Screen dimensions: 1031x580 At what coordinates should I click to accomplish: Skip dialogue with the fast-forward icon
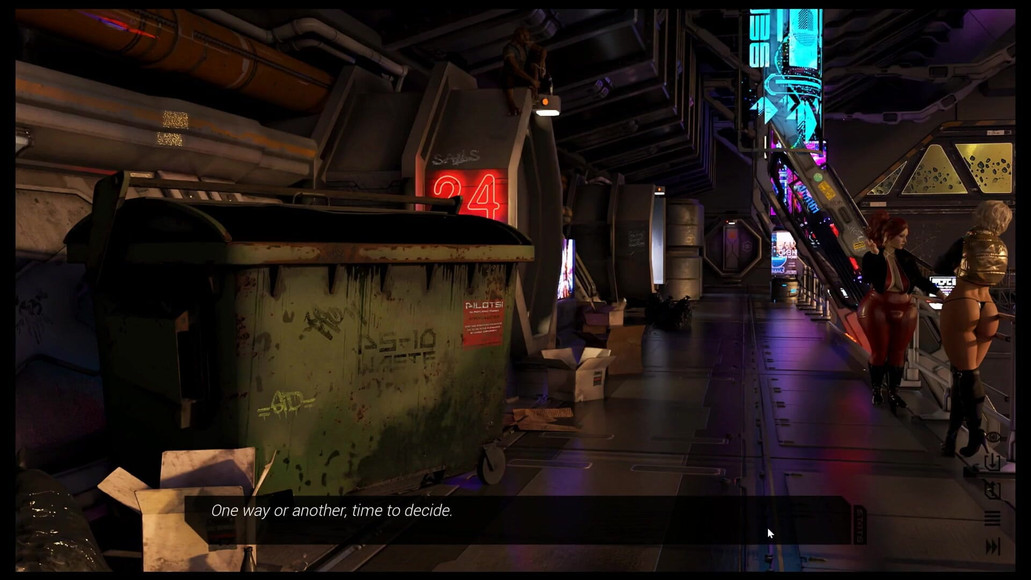[x=992, y=546]
